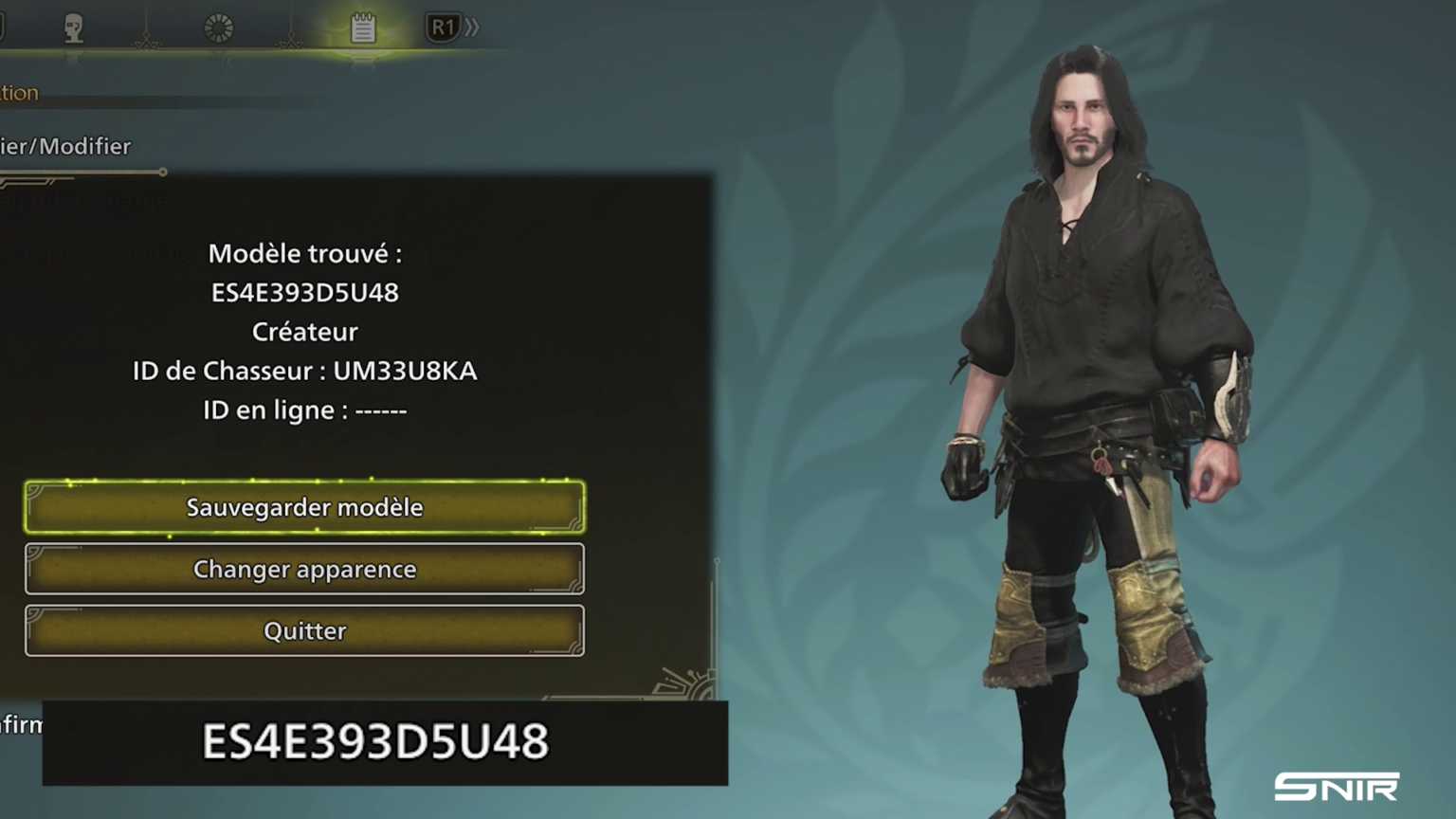Open the tion section header

19,92
